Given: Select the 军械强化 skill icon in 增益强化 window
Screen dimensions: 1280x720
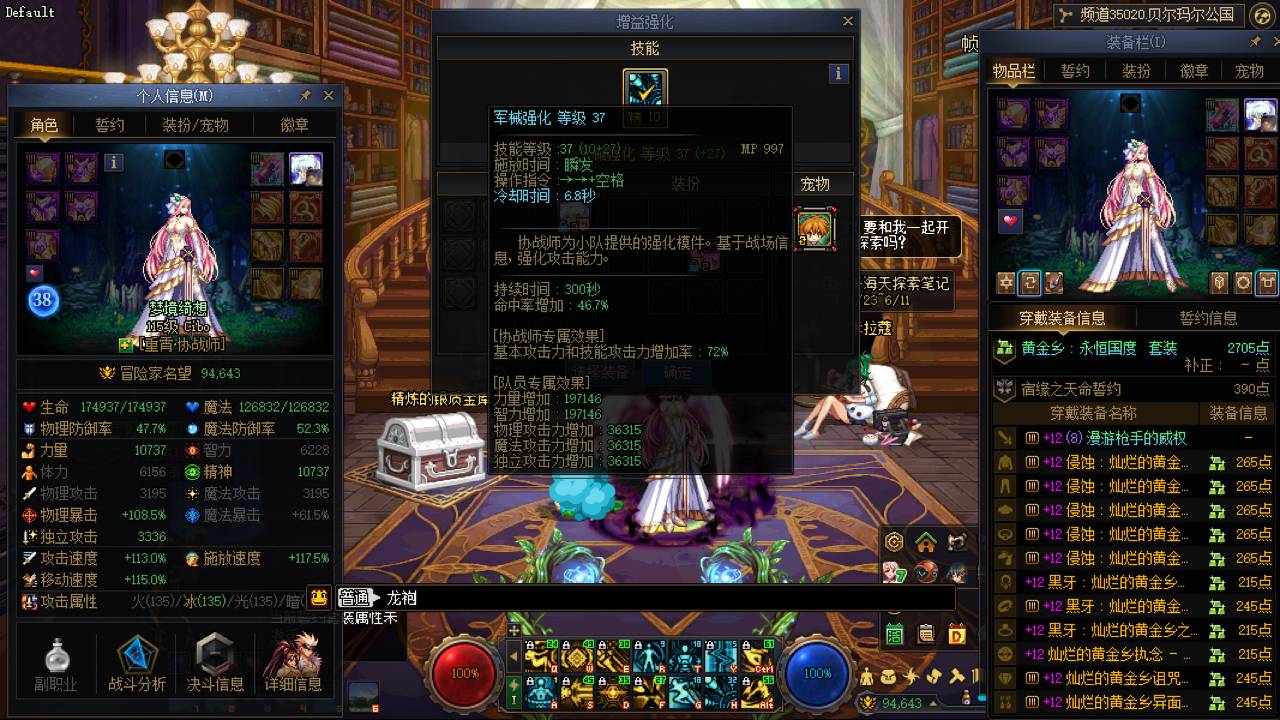Looking at the screenshot, I should [645, 90].
